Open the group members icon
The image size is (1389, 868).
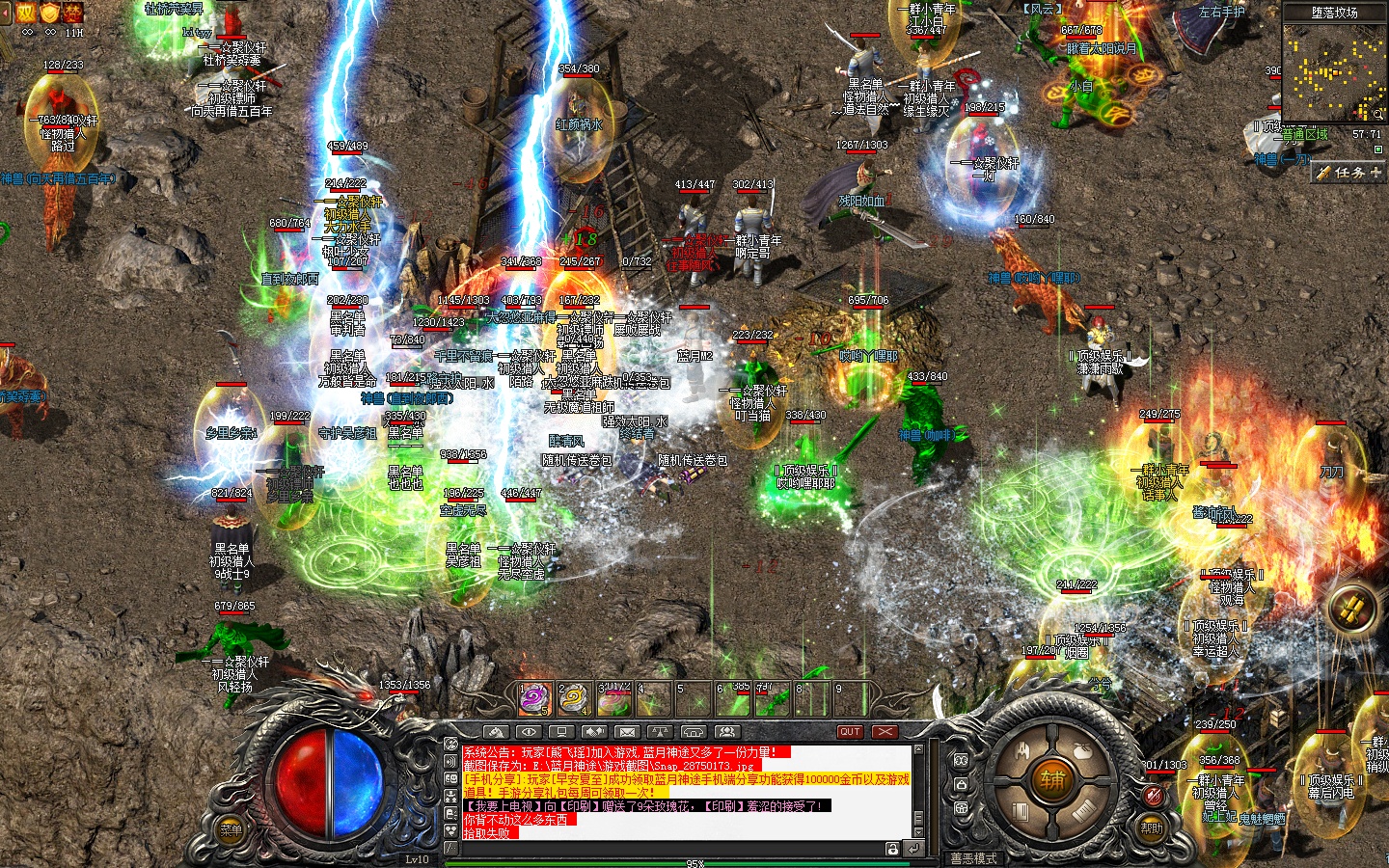click(x=726, y=732)
